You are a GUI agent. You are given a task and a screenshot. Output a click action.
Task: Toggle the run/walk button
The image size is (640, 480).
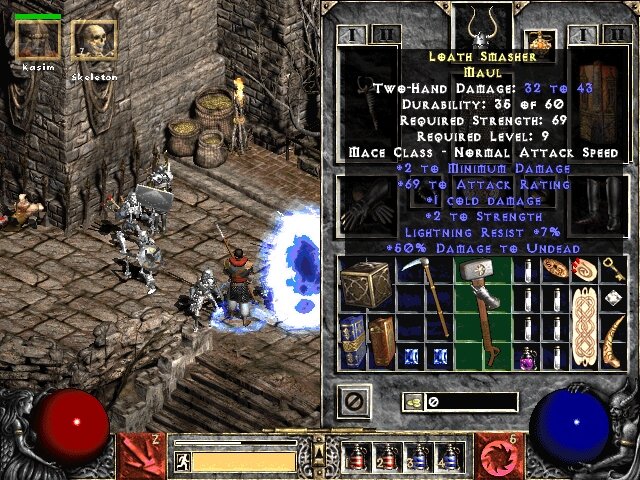[183, 461]
